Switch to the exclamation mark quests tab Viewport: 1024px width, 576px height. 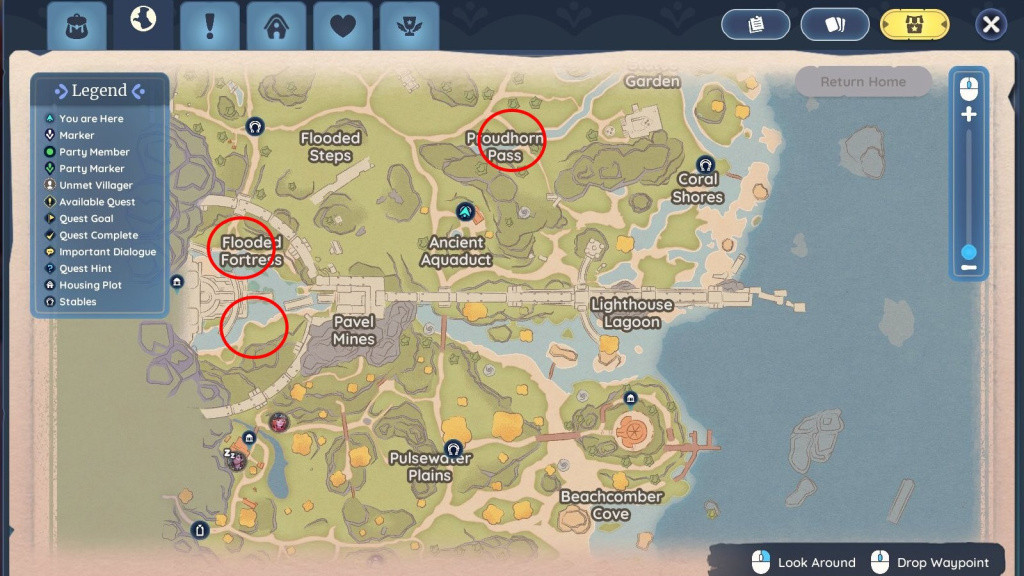click(x=209, y=26)
